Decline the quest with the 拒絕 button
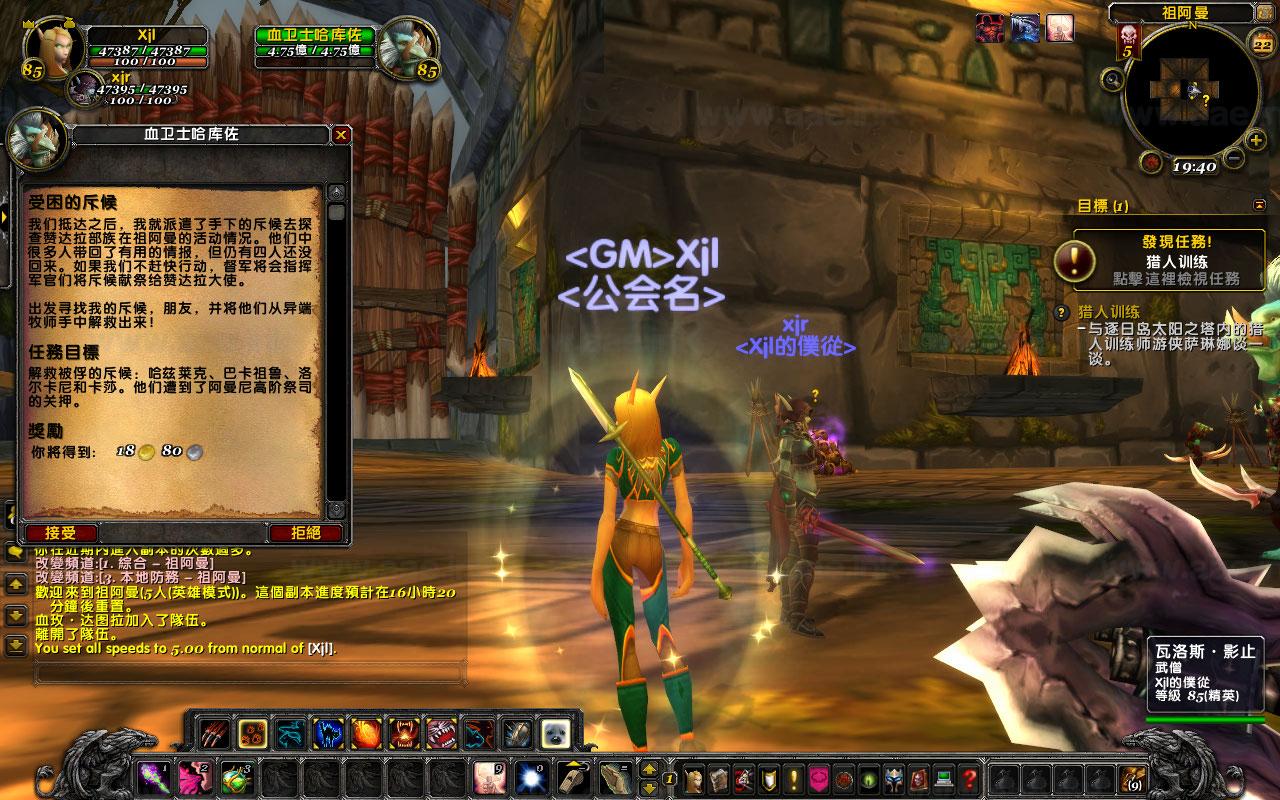This screenshot has width=1280, height=800. [306, 533]
